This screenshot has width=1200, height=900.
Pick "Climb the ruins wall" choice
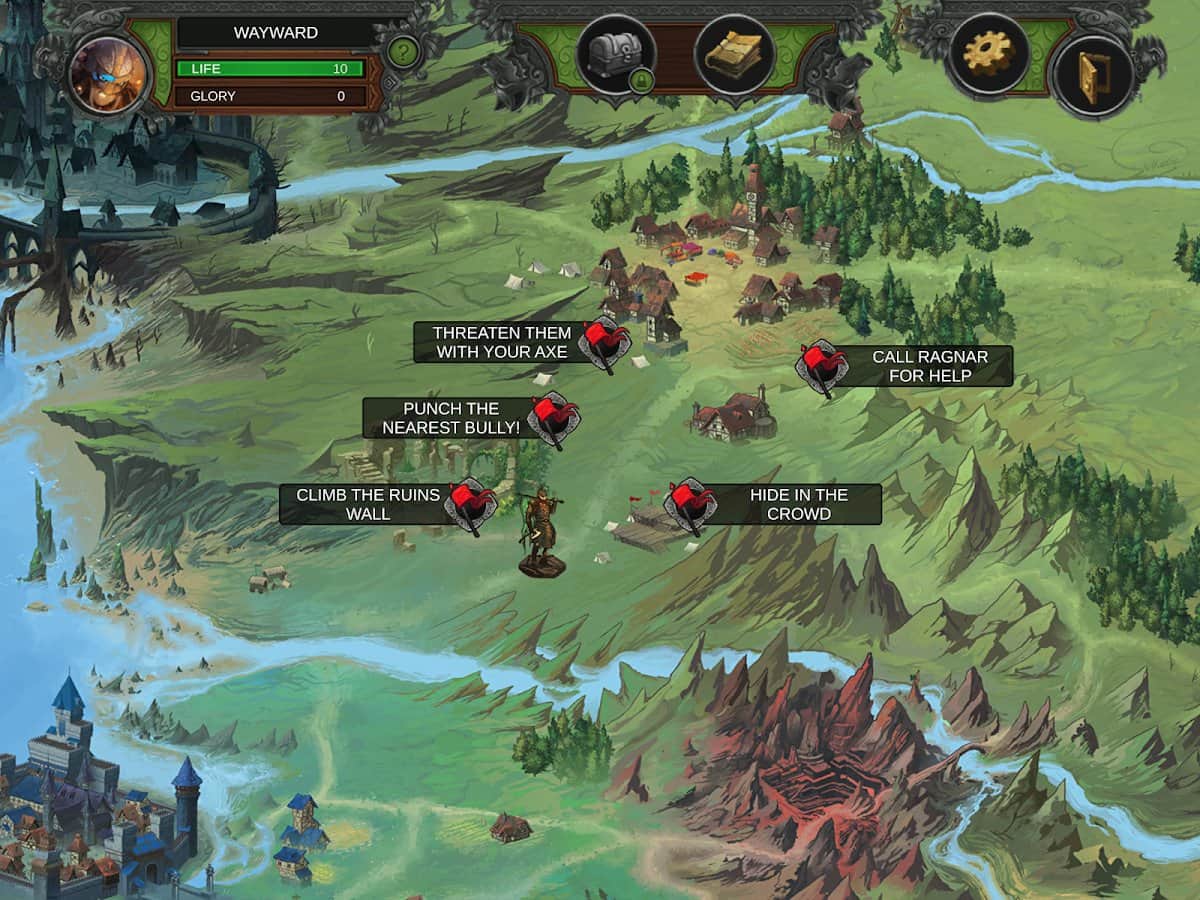[368, 504]
